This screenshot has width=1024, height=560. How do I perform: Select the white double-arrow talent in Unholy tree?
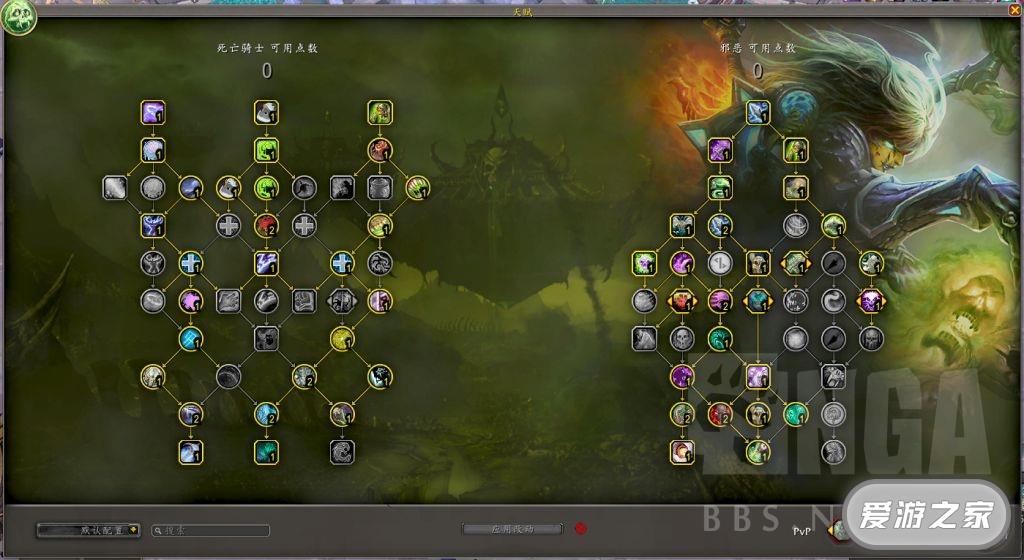719,263
